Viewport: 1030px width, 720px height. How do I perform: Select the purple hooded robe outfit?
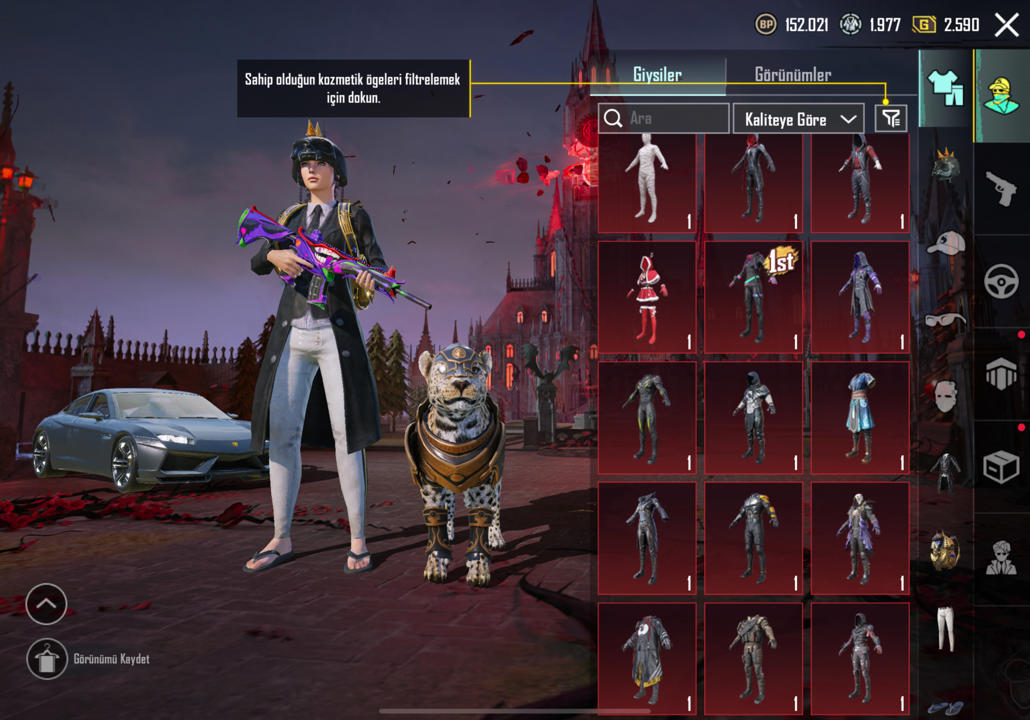(860, 296)
